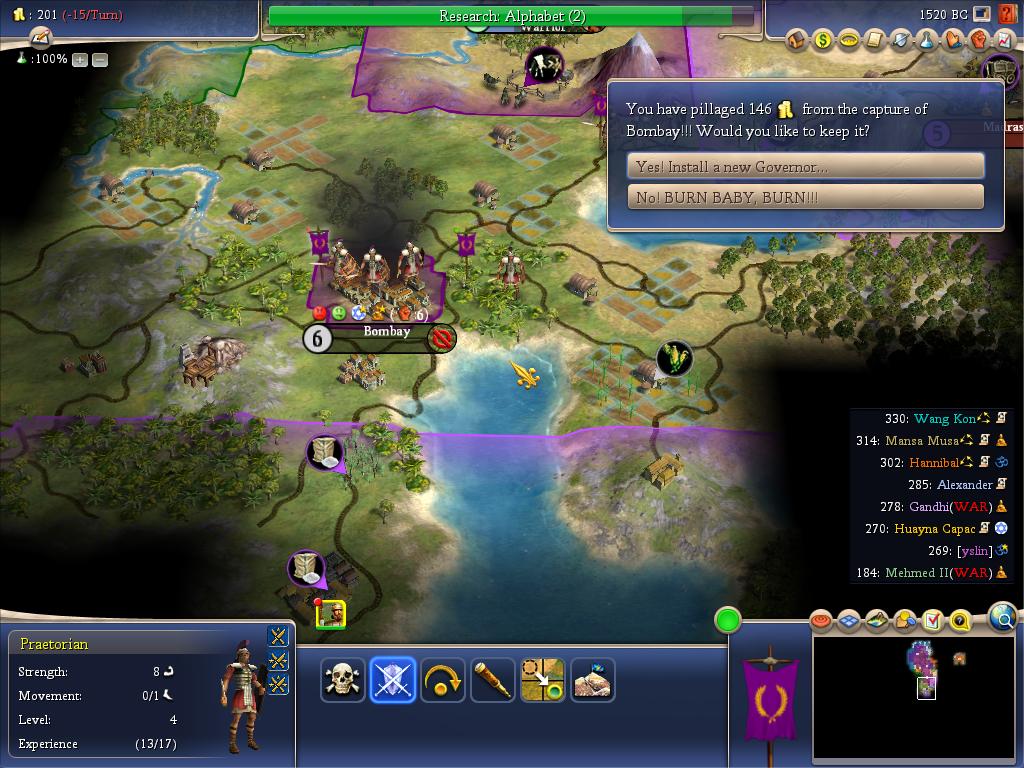1024x768 pixels.
Task: Open the Military Advisor red fist icon
Action: click(979, 41)
